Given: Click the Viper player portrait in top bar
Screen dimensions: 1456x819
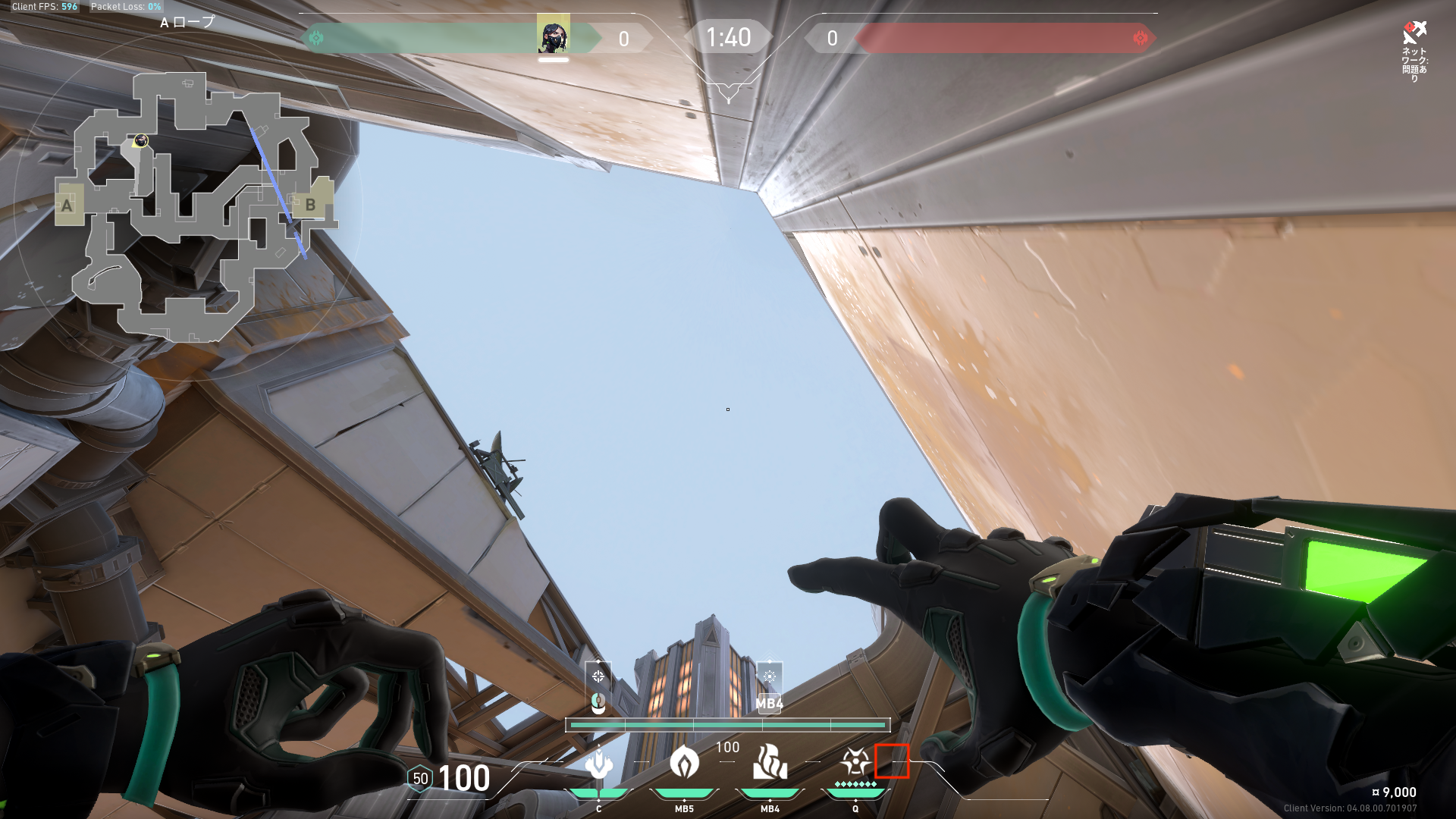Looking at the screenshot, I should click(553, 36).
